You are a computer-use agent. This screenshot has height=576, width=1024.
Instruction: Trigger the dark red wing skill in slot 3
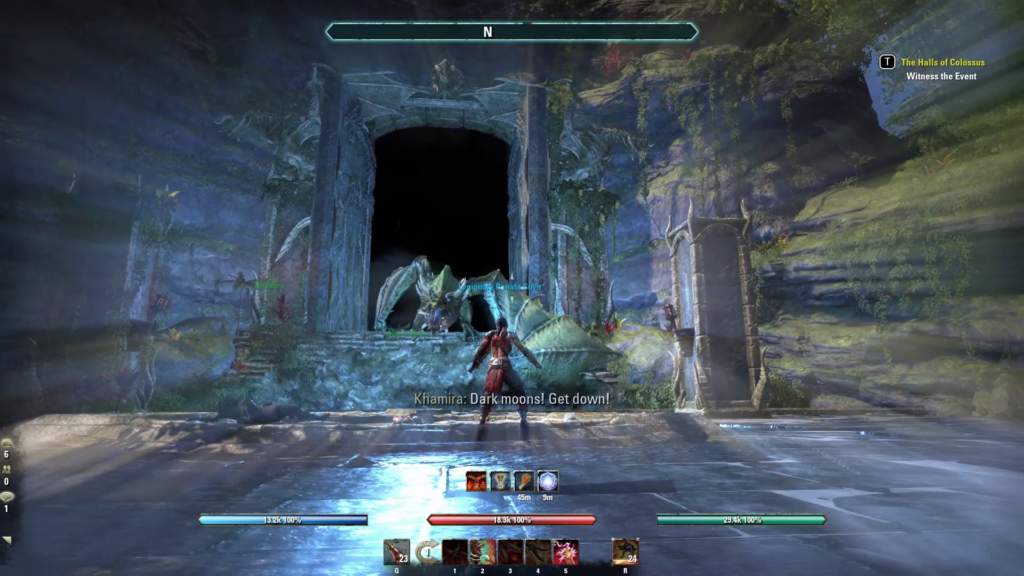tap(511, 551)
